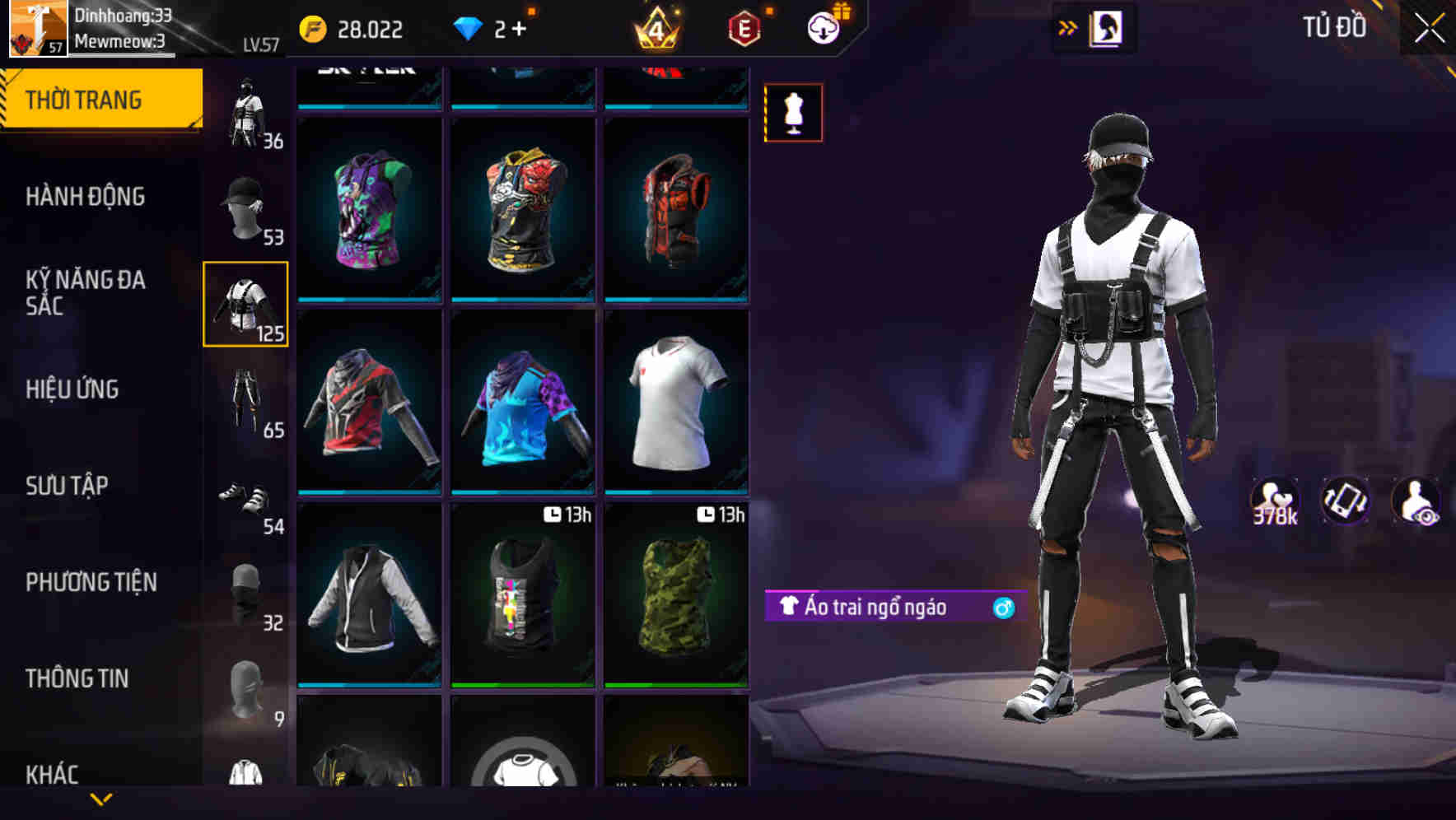Click the diamond currency icon
1456x820 pixels.
pyautogui.click(x=470, y=27)
